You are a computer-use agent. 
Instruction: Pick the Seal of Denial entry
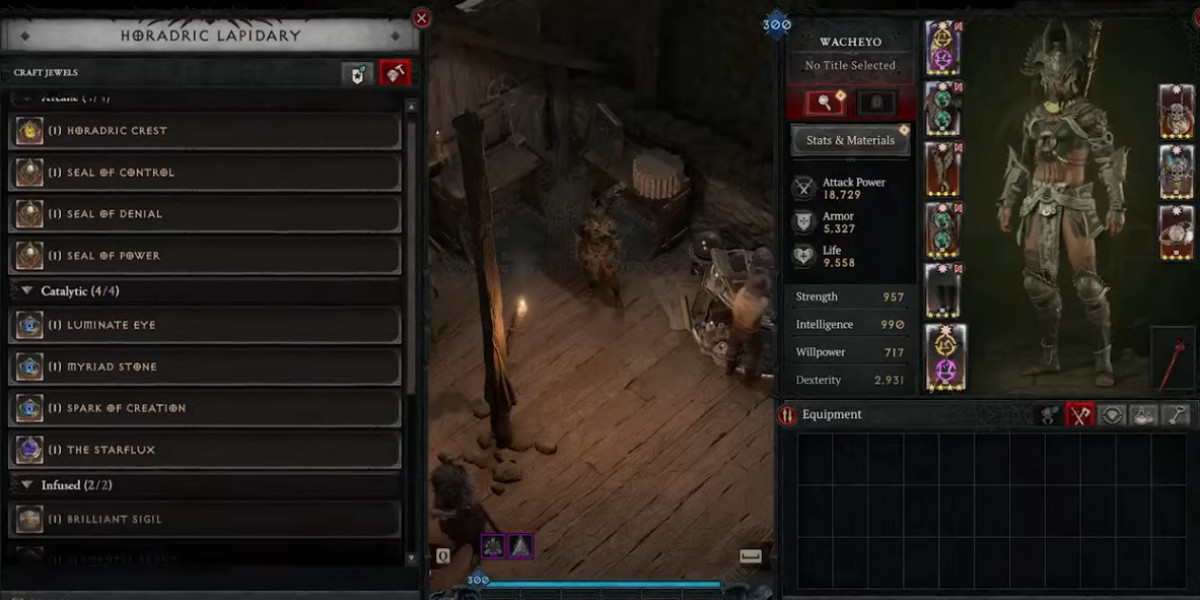coord(205,214)
